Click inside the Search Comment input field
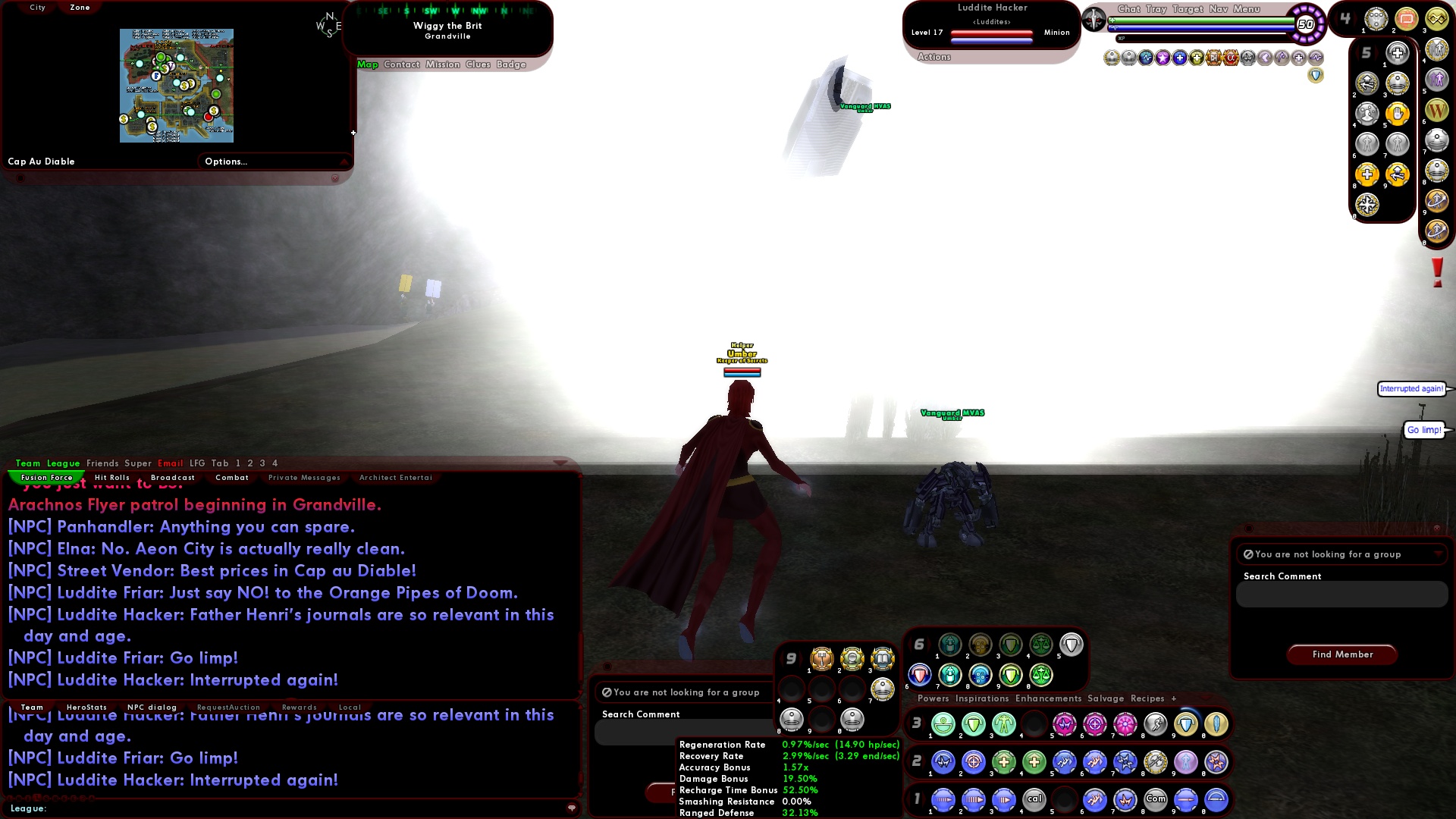This screenshot has height=819, width=1456. pos(1341,595)
